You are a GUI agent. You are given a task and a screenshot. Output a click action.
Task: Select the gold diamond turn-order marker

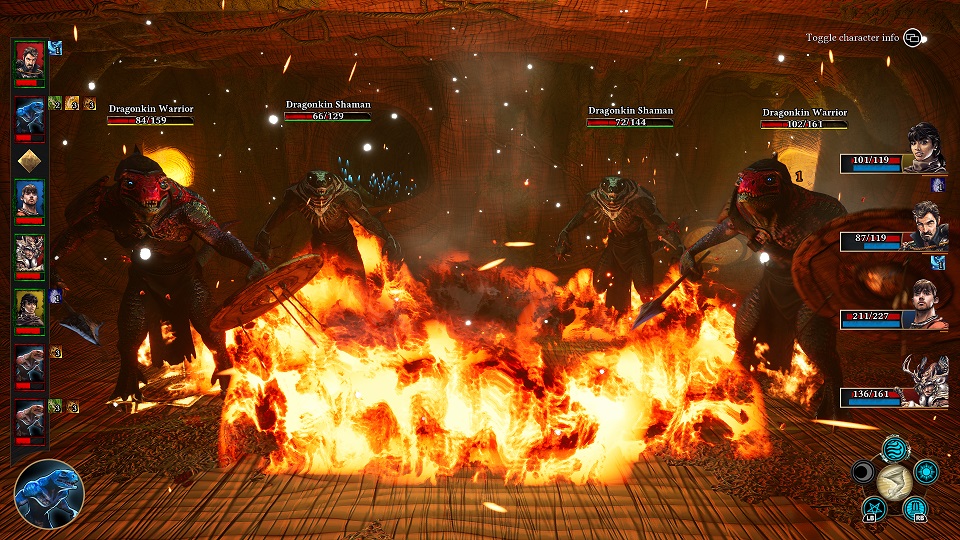(x=29, y=160)
